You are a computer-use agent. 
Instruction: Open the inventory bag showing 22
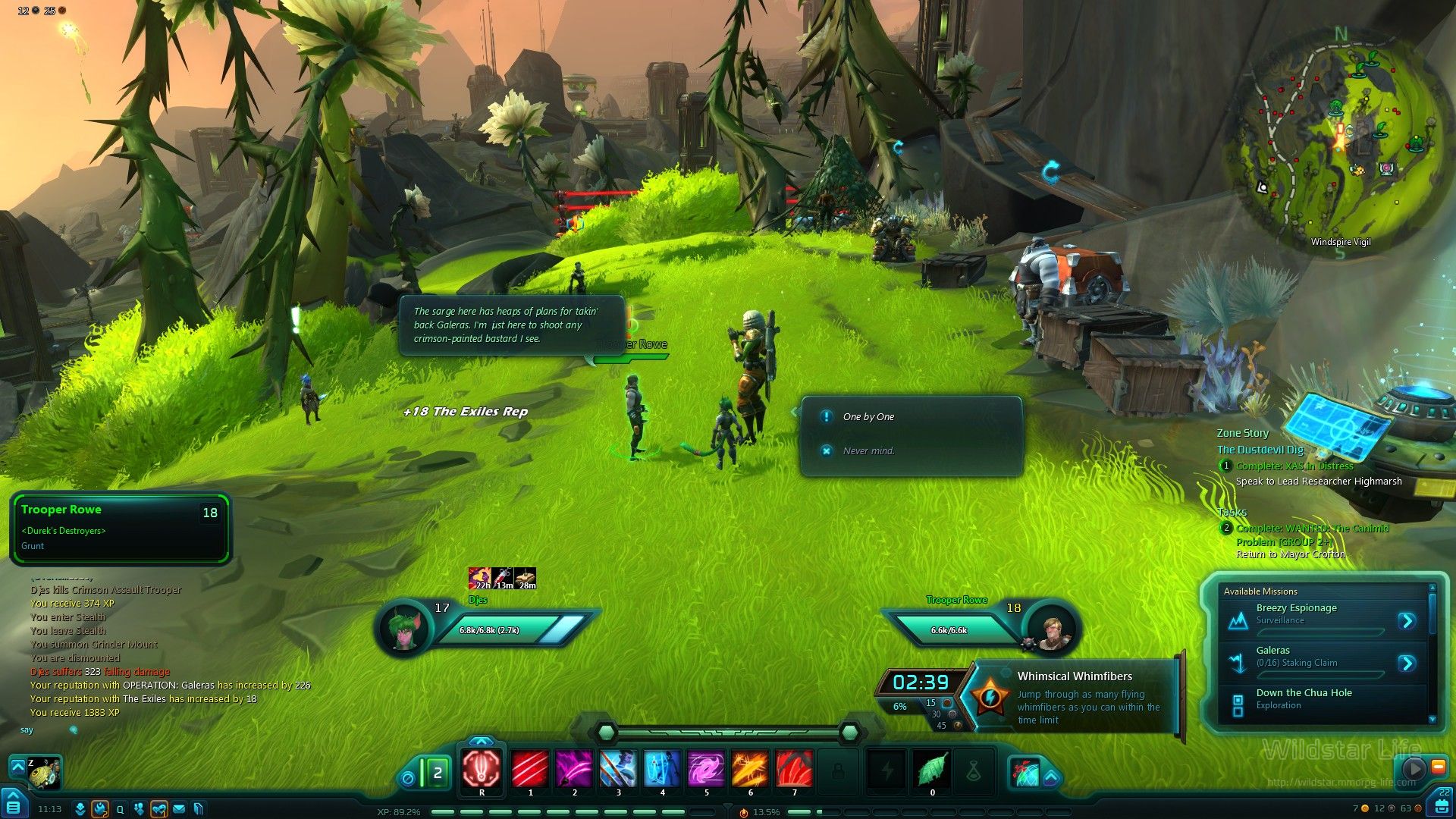coord(1442,804)
